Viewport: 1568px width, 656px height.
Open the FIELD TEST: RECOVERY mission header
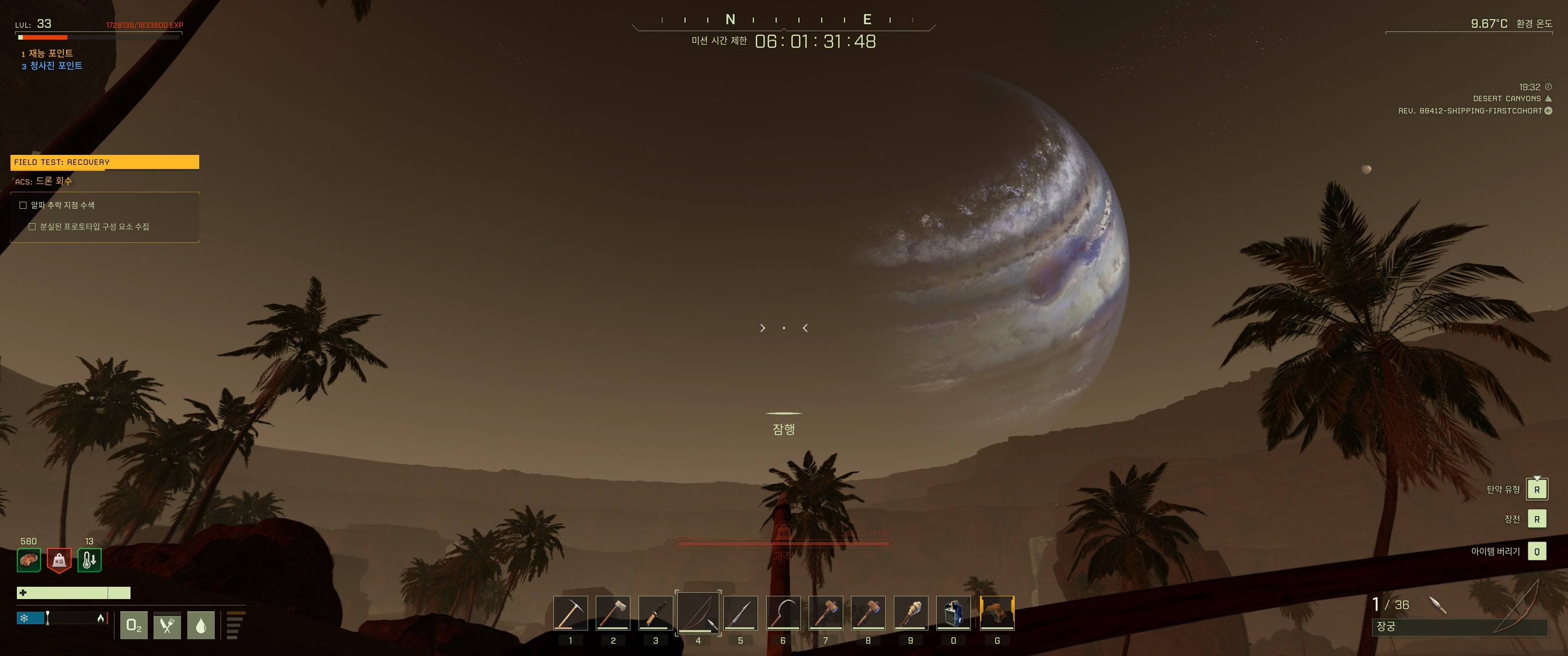click(x=105, y=162)
